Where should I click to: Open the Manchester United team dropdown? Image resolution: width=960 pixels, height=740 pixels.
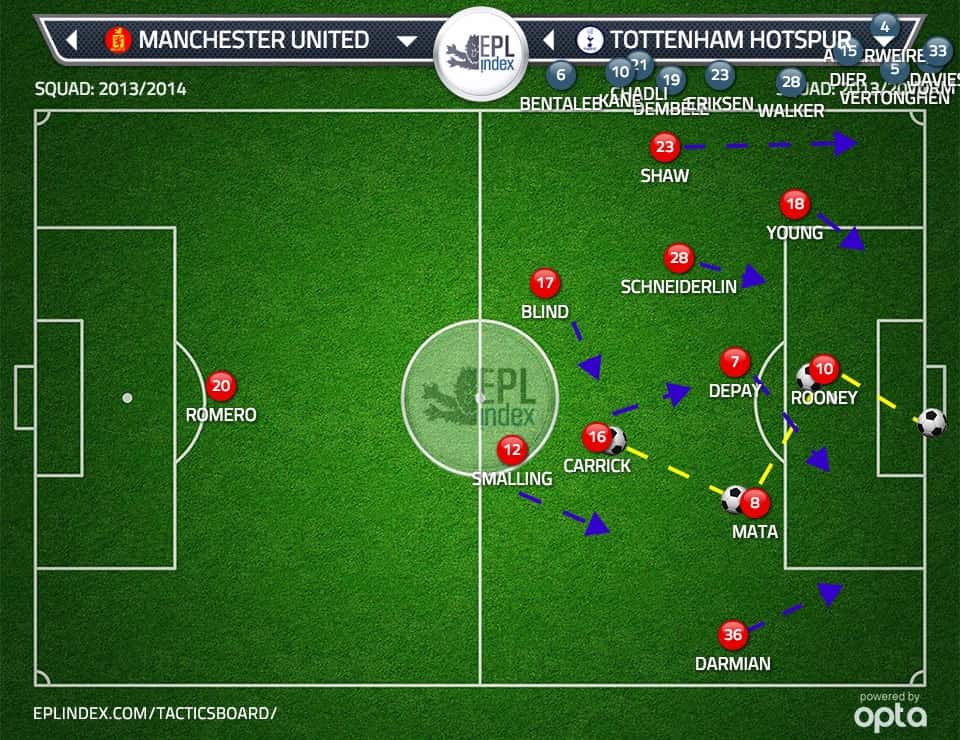coord(406,41)
